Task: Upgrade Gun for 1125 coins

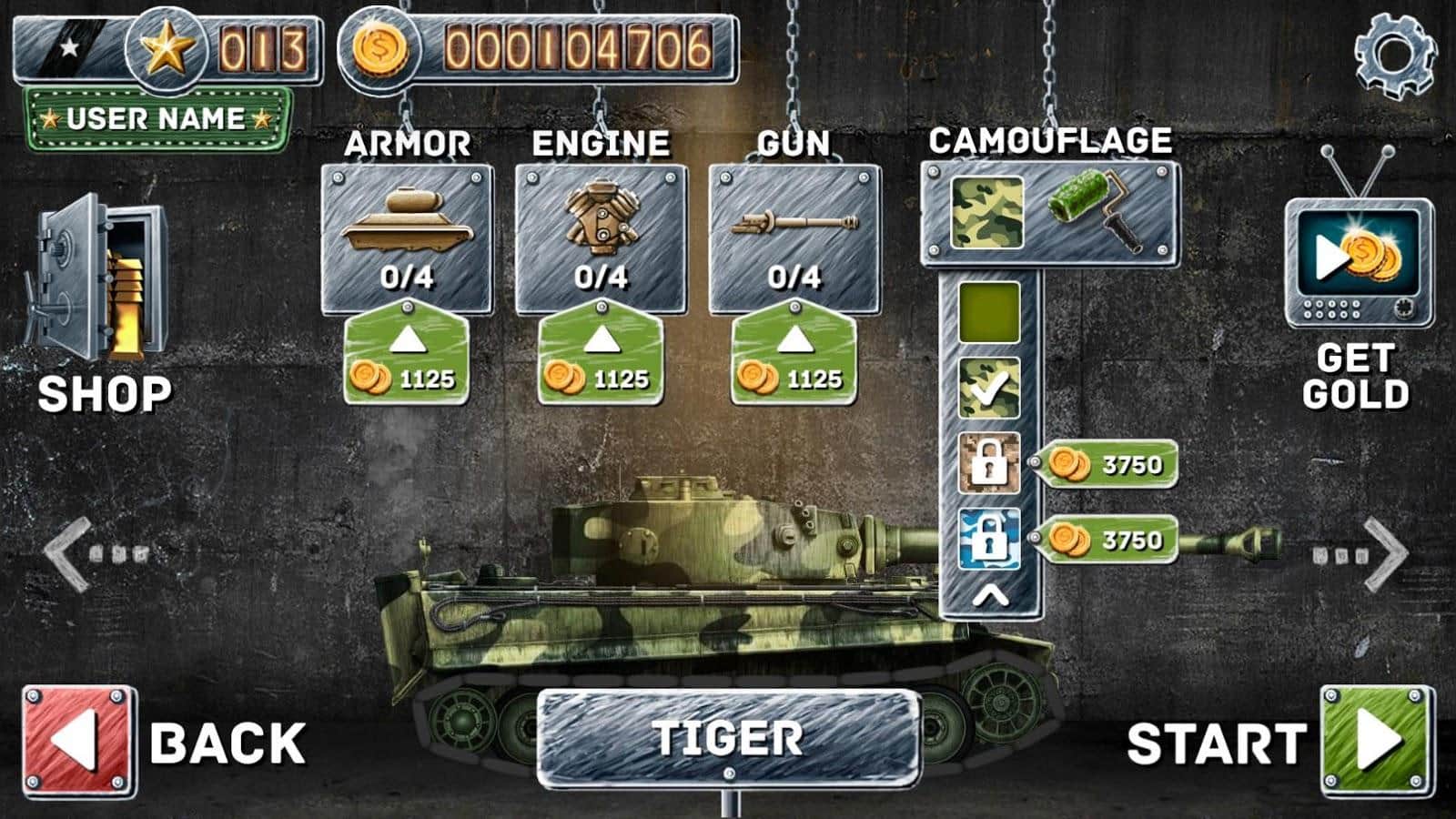Action: pos(794,359)
